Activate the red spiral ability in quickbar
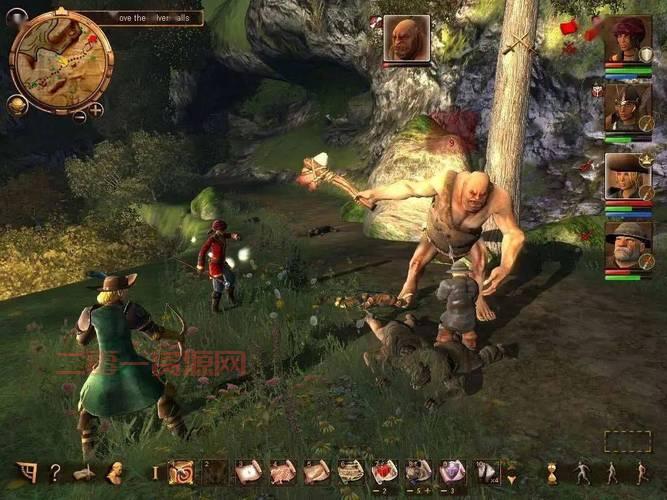The image size is (667, 500). click(x=181, y=472)
